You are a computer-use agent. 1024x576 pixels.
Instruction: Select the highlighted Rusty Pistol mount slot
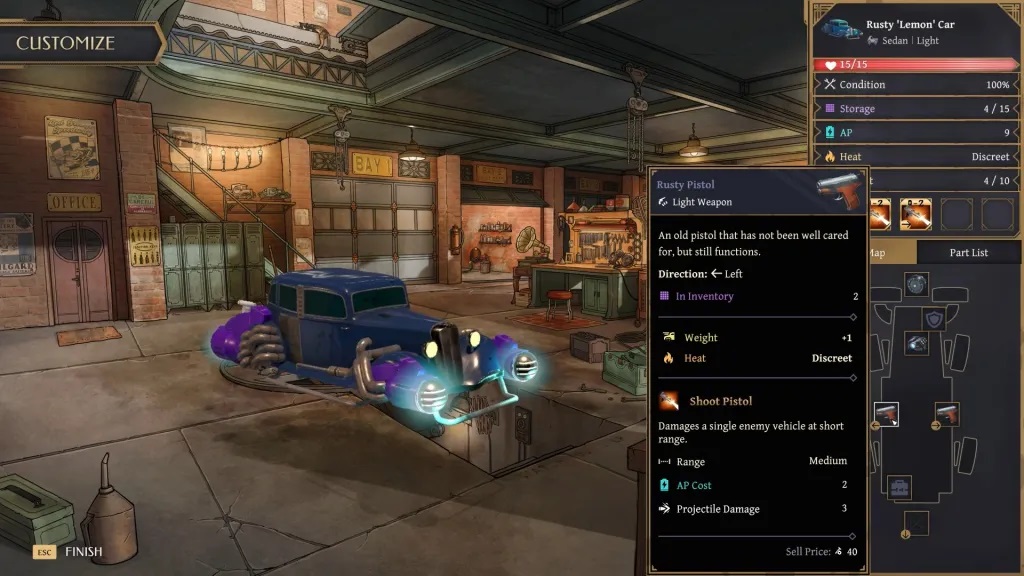(886, 413)
